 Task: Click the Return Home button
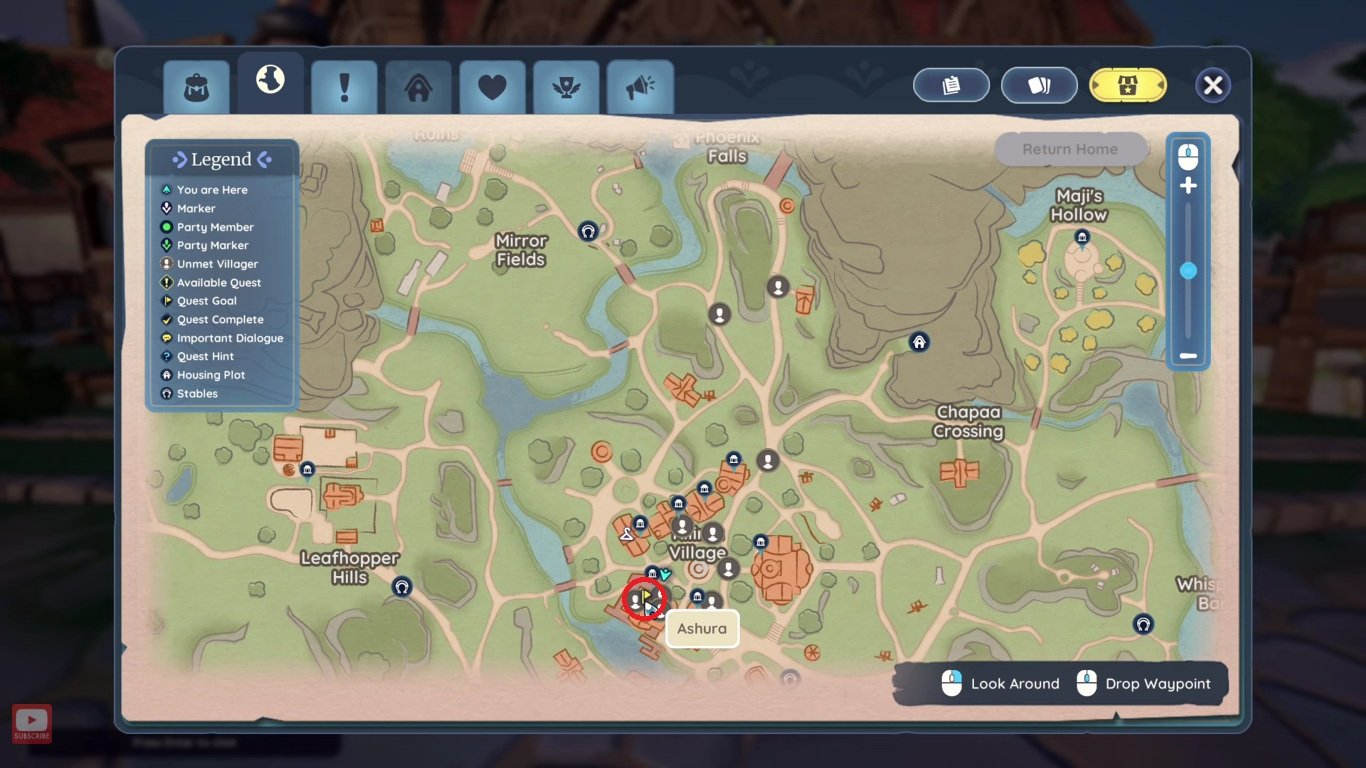pyautogui.click(x=1070, y=149)
